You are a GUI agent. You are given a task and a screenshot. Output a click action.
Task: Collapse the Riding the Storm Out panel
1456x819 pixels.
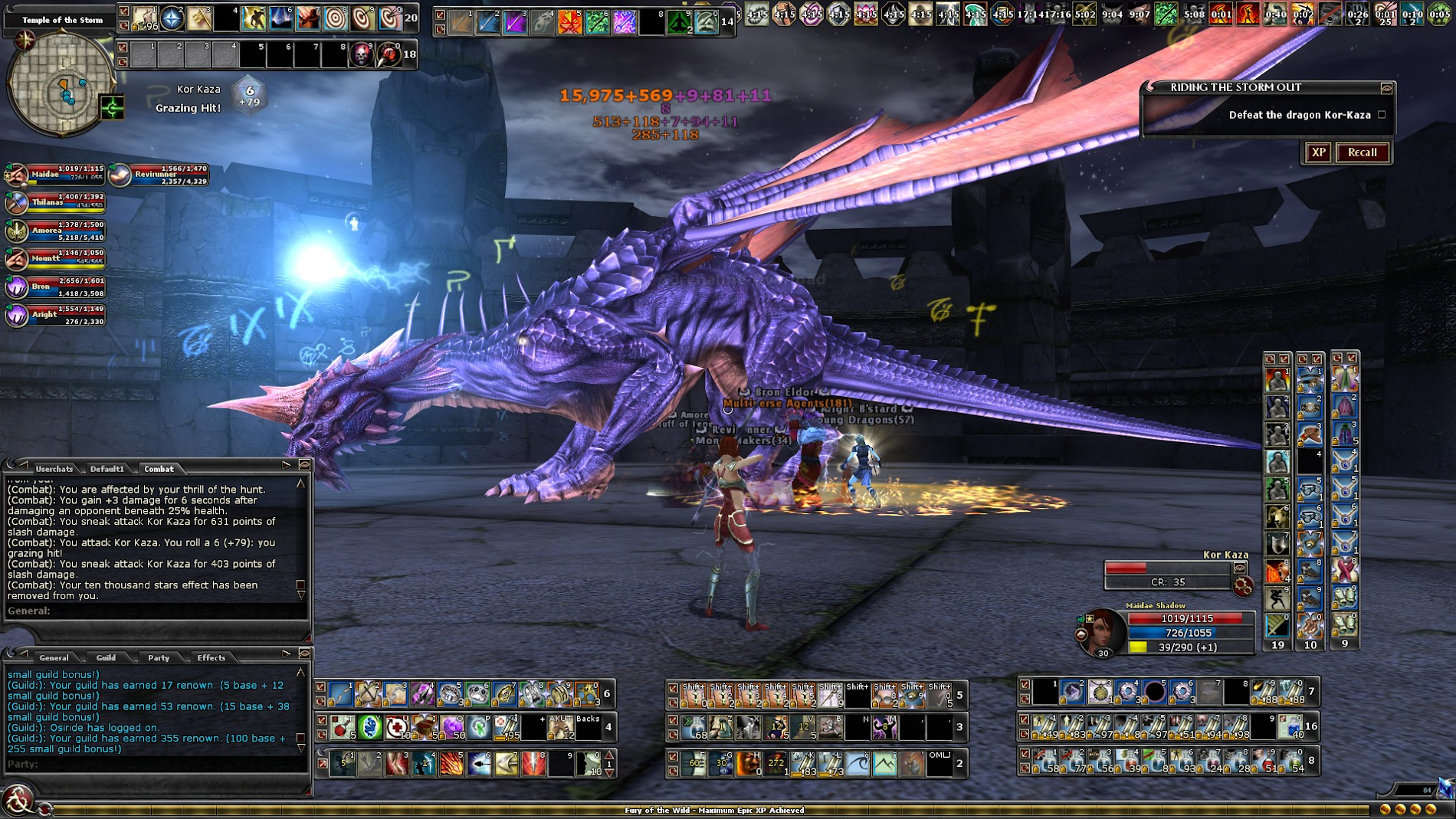[x=1385, y=88]
